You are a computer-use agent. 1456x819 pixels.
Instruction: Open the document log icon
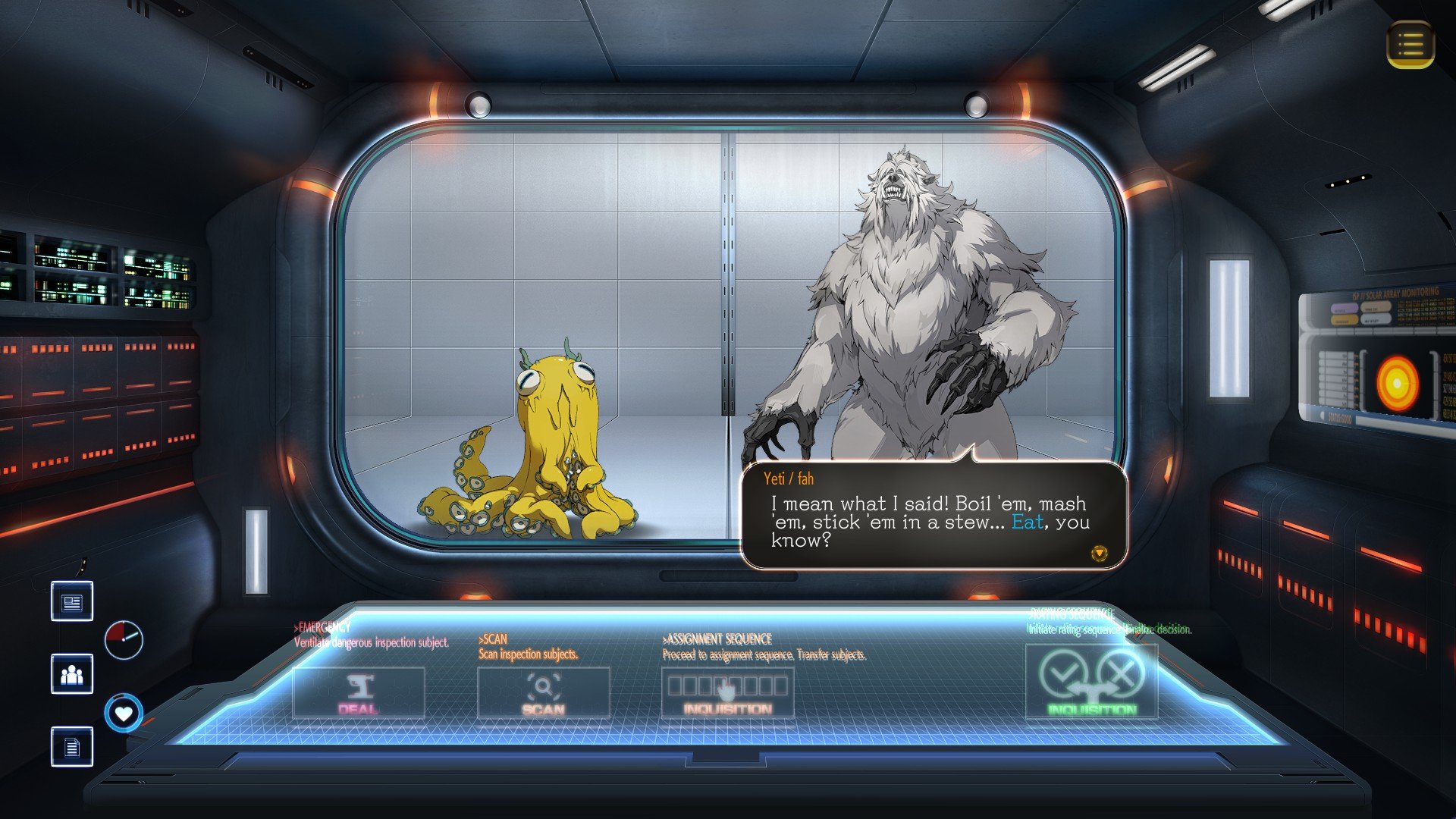tap(72, 747)
